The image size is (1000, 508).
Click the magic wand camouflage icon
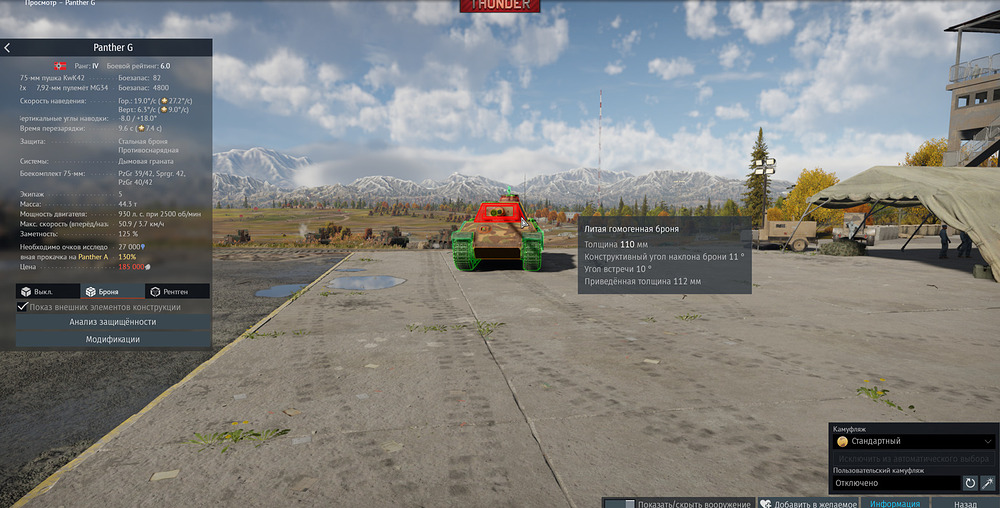coord(987,482)
